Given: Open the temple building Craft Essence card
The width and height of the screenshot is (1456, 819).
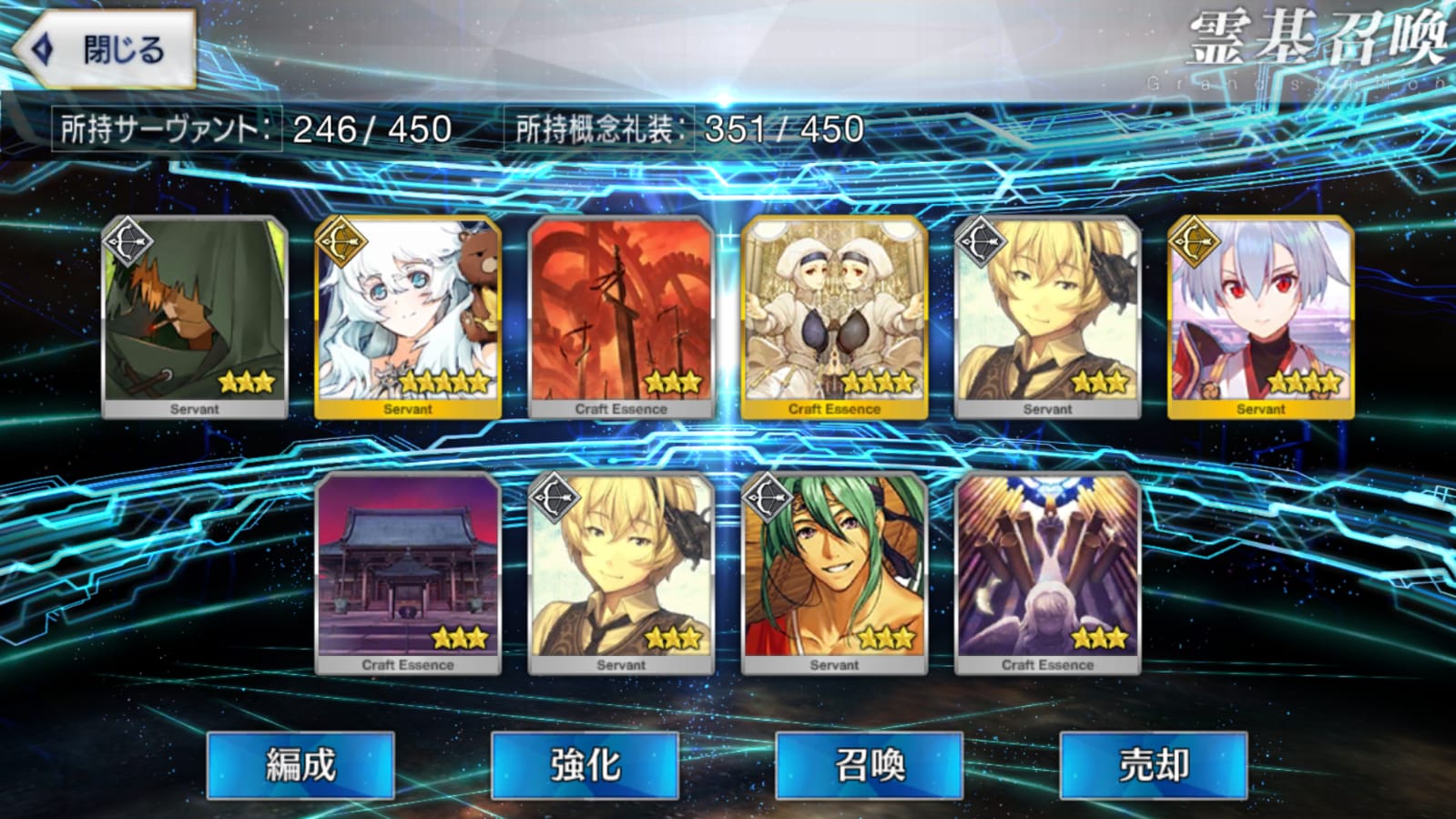Looking at the screenshot, I should [408, 572].
